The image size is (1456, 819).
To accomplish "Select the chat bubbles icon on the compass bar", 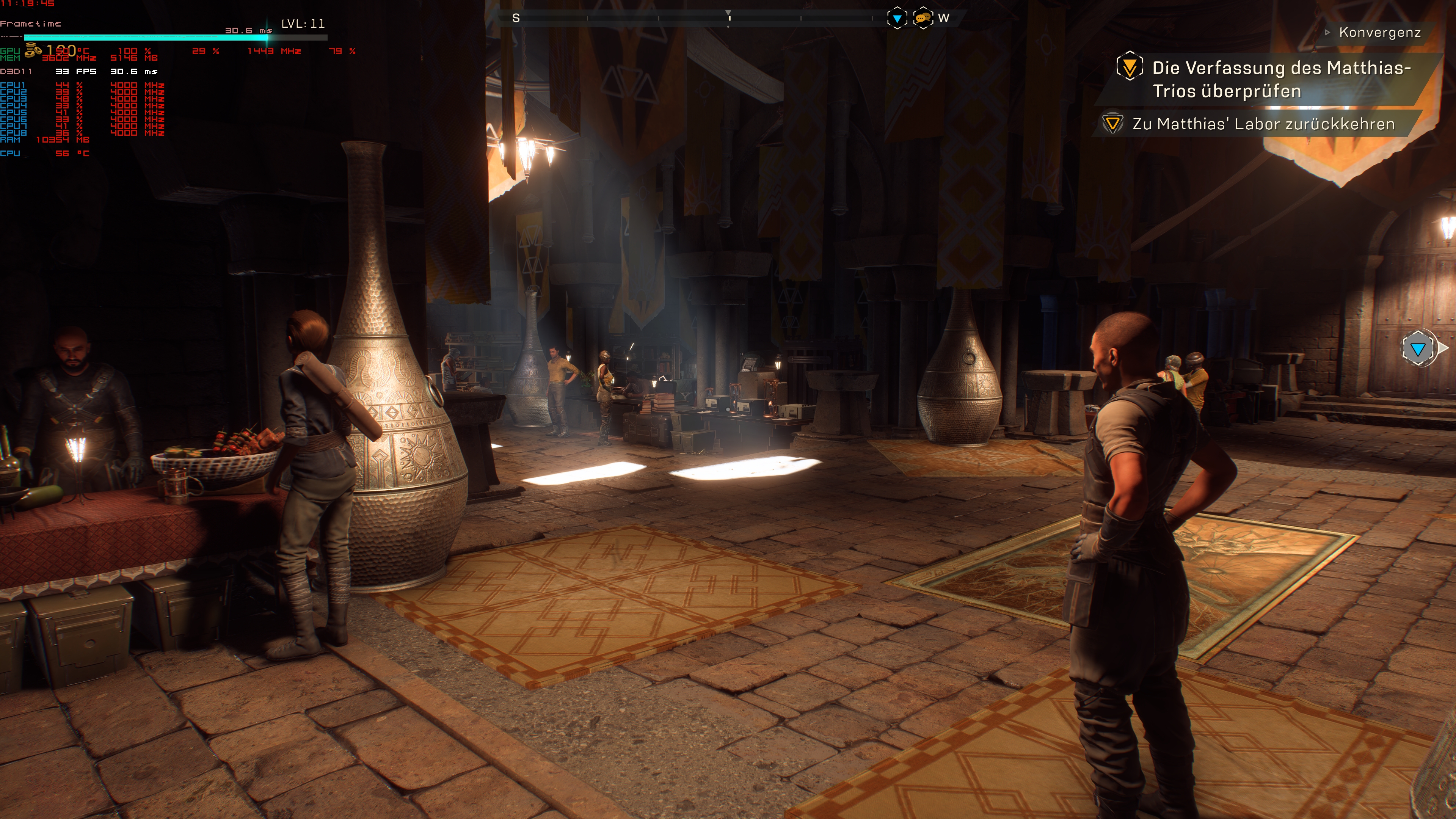I will click(x=923, y=18).
